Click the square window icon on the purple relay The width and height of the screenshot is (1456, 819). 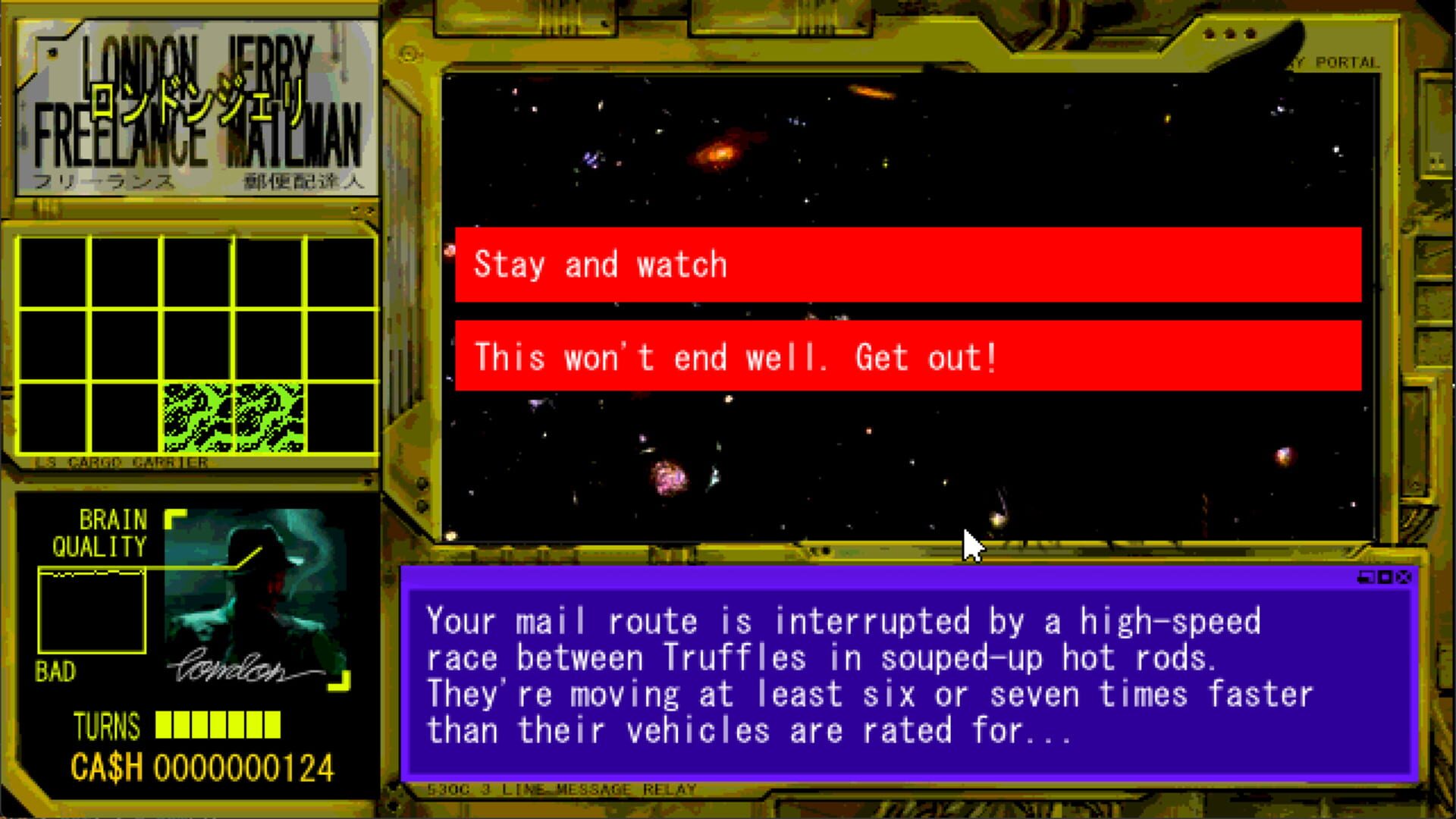pyautogui.click(x=1385, y=577)
